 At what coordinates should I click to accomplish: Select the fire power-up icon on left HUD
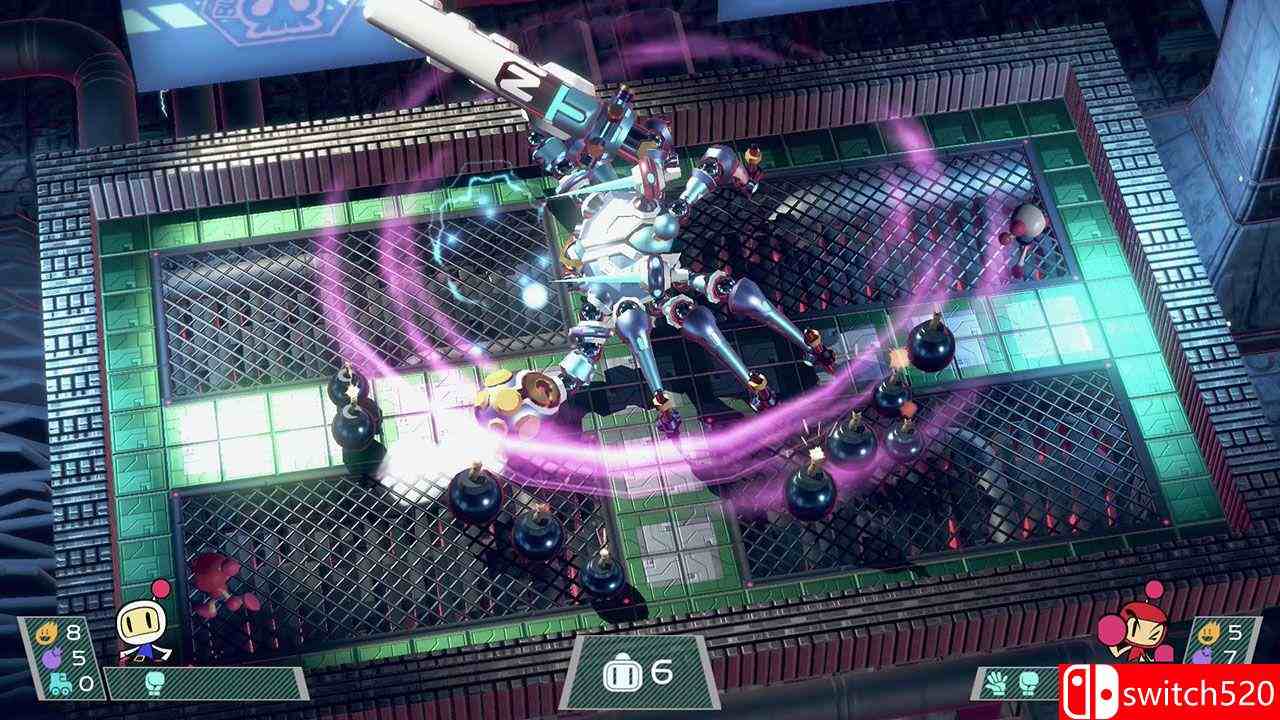pyautogui.click(x=45, y=632)
